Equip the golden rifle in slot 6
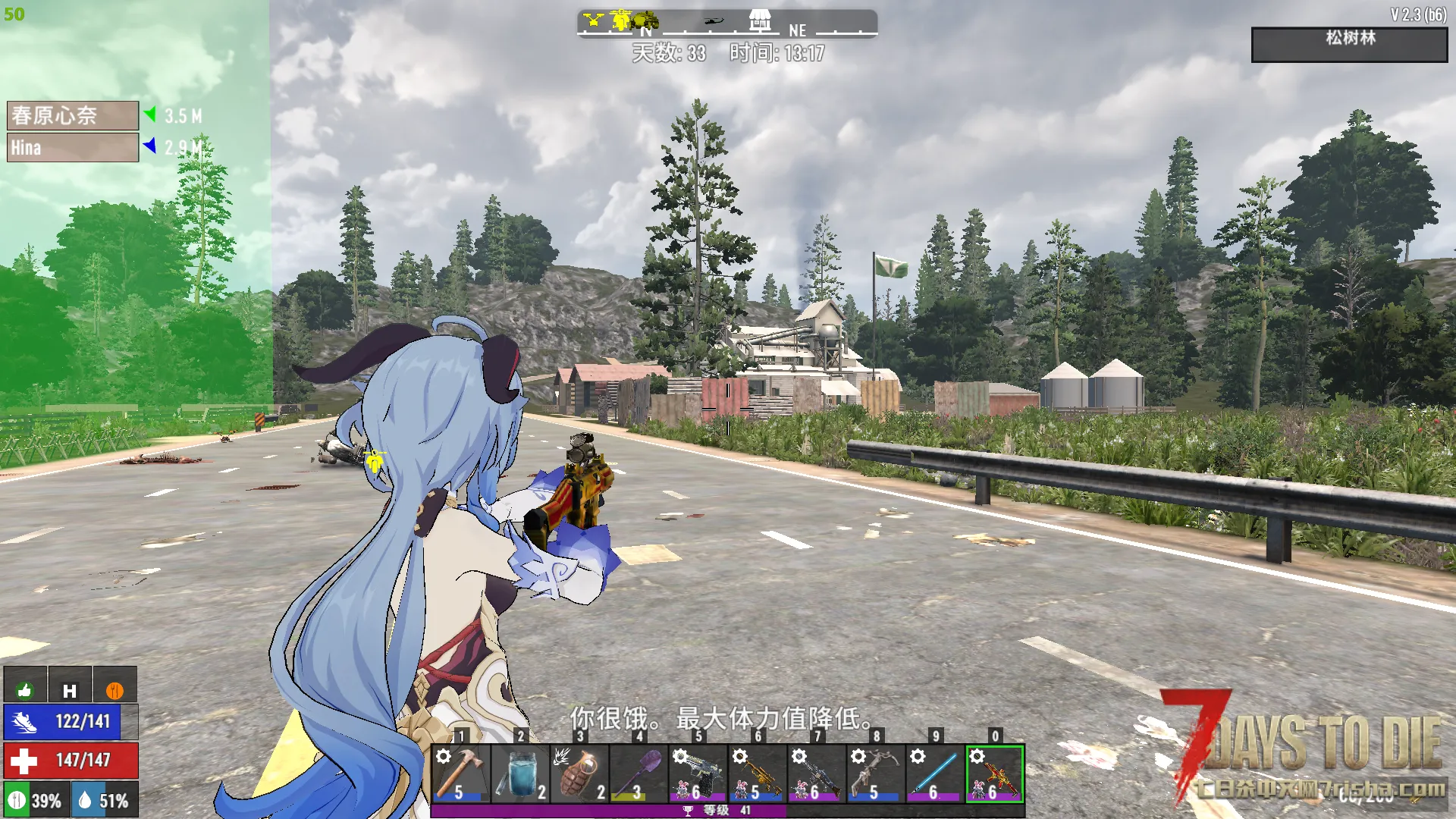 757,773
